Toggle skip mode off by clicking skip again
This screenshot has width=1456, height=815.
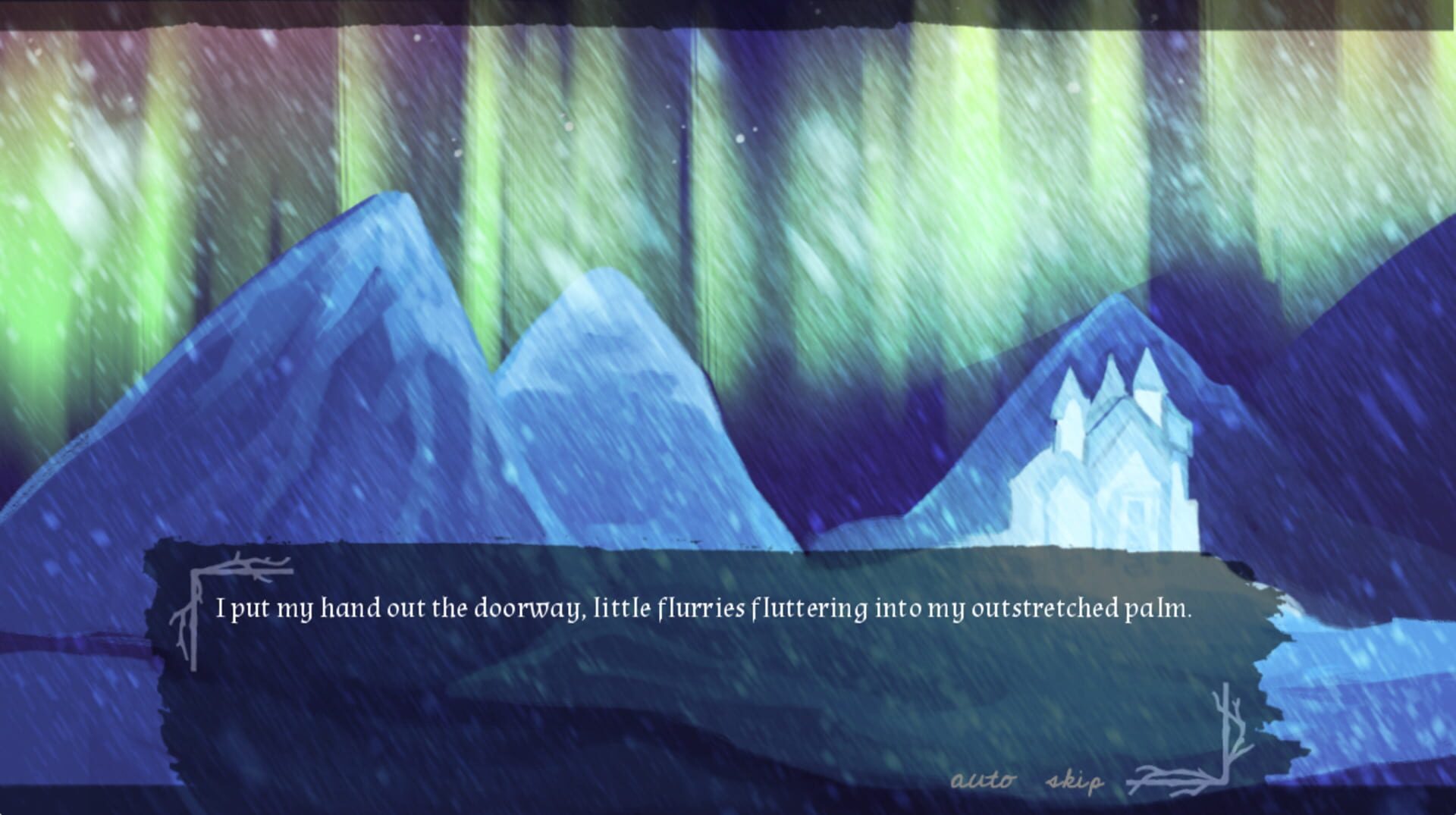point(1074,777)
